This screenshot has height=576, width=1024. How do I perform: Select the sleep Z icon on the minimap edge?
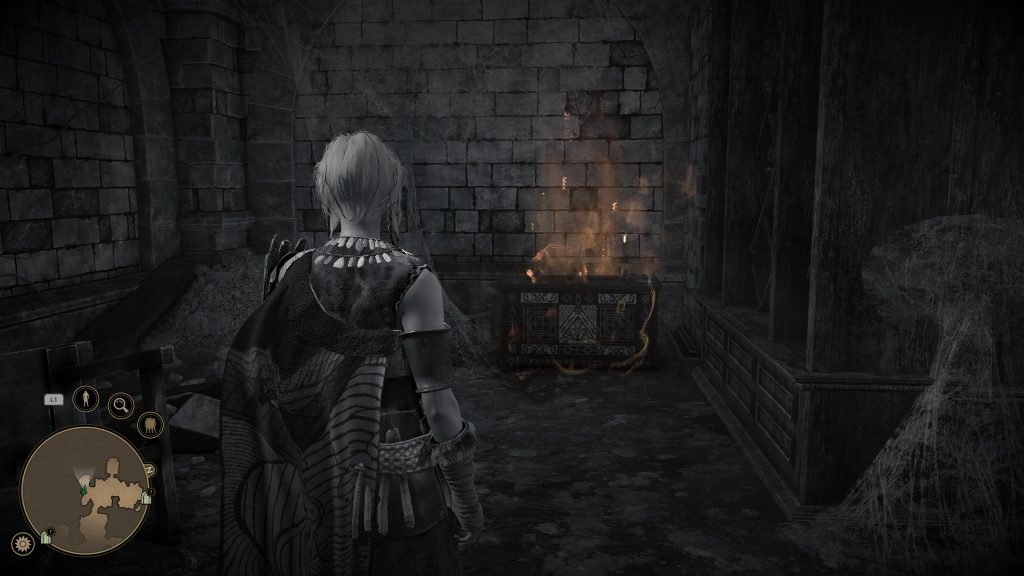click(150, 468)
